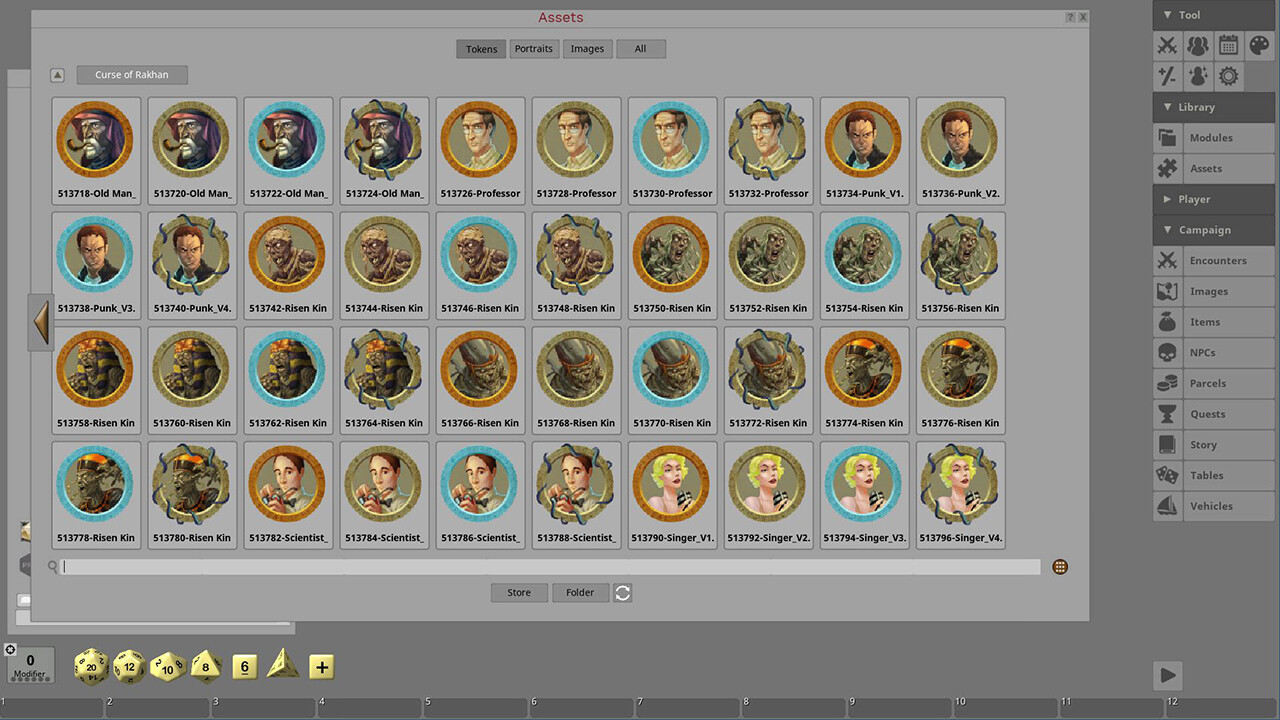The height and width of the screenshot is (720, 1280).
Task: Roll the d20 die in the dice tray
Action: coord(90,667)
